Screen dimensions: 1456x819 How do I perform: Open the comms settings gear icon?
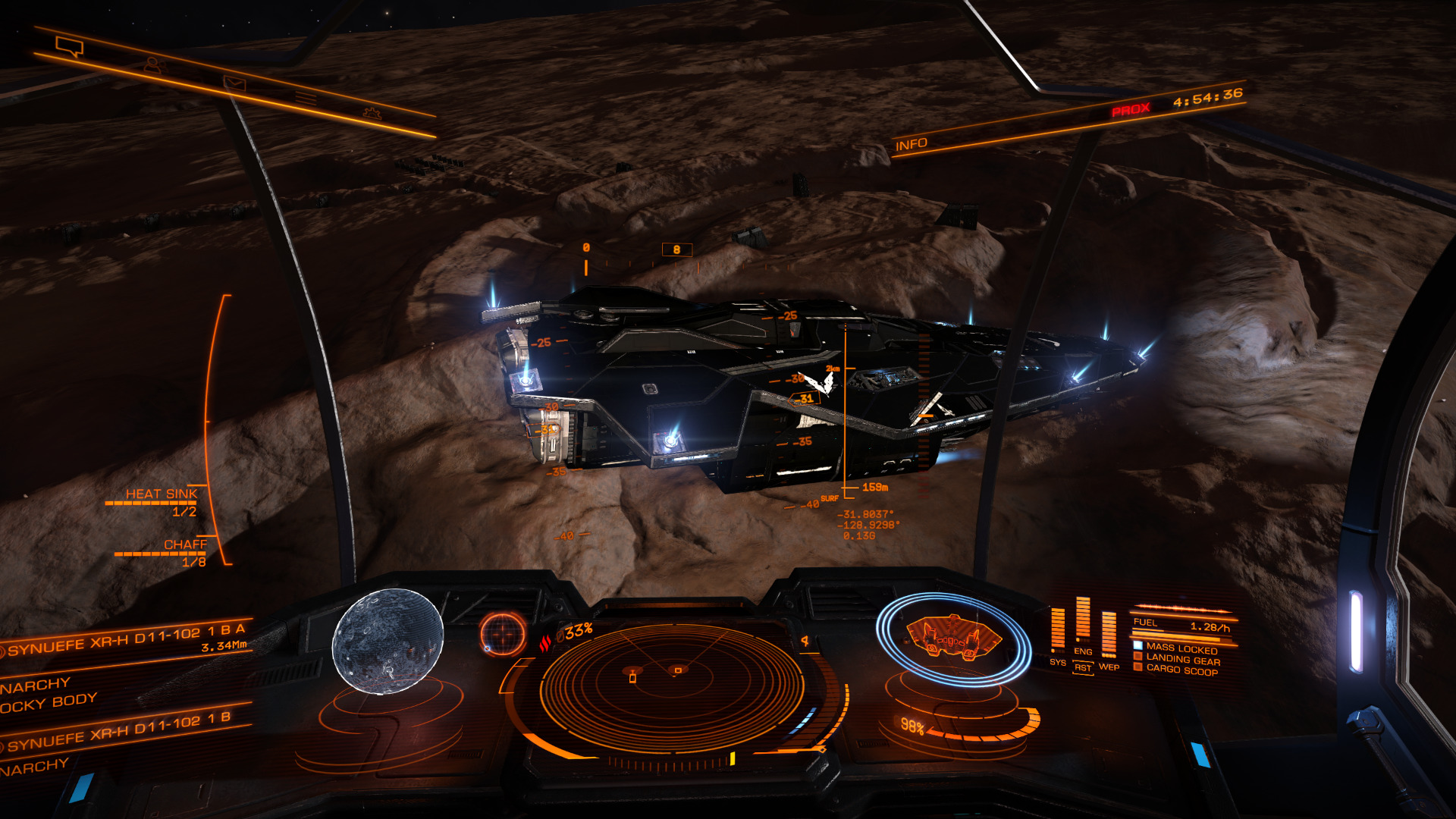click(372, 114)
